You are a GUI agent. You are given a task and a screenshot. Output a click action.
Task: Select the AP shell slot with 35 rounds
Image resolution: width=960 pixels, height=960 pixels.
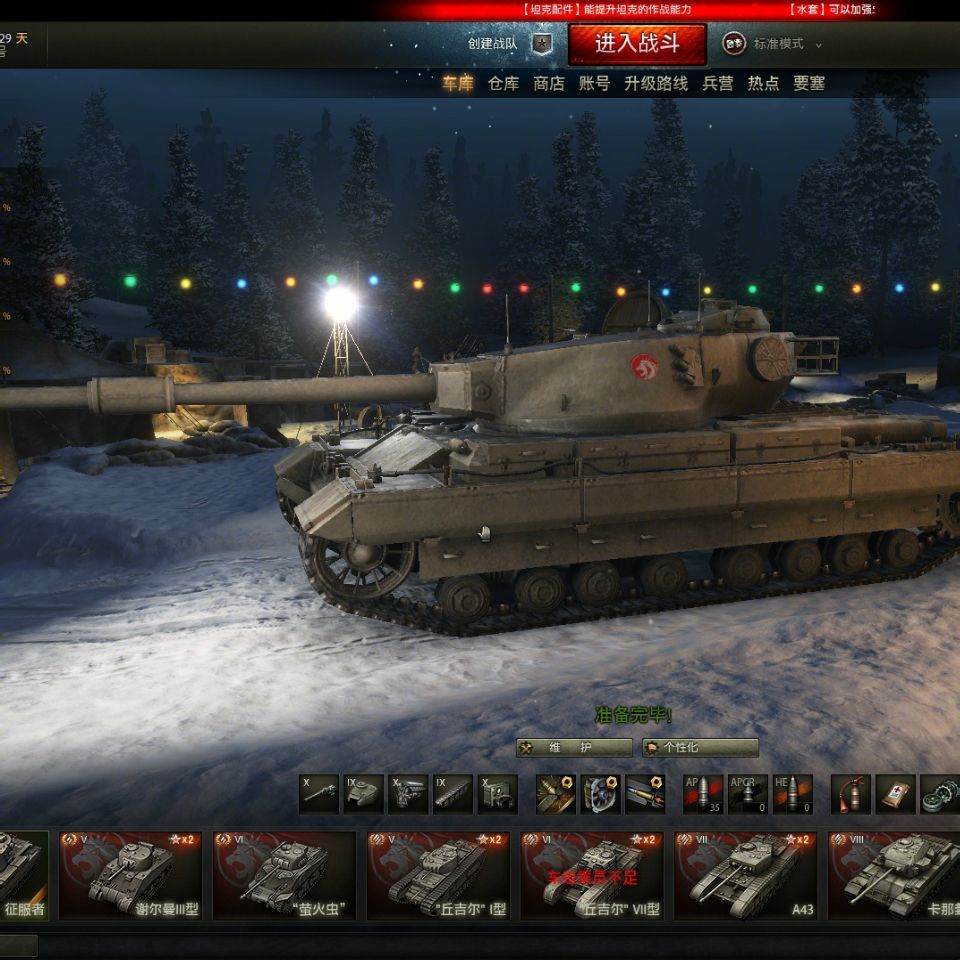tap(703, 794)
